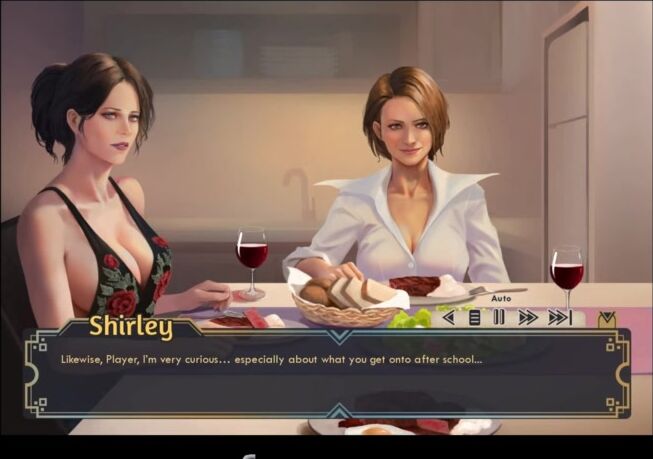This screenshot has height=459, width=653.
Task: Fast-forward the dialogue (double arrow)
Action: pos(527,318)
